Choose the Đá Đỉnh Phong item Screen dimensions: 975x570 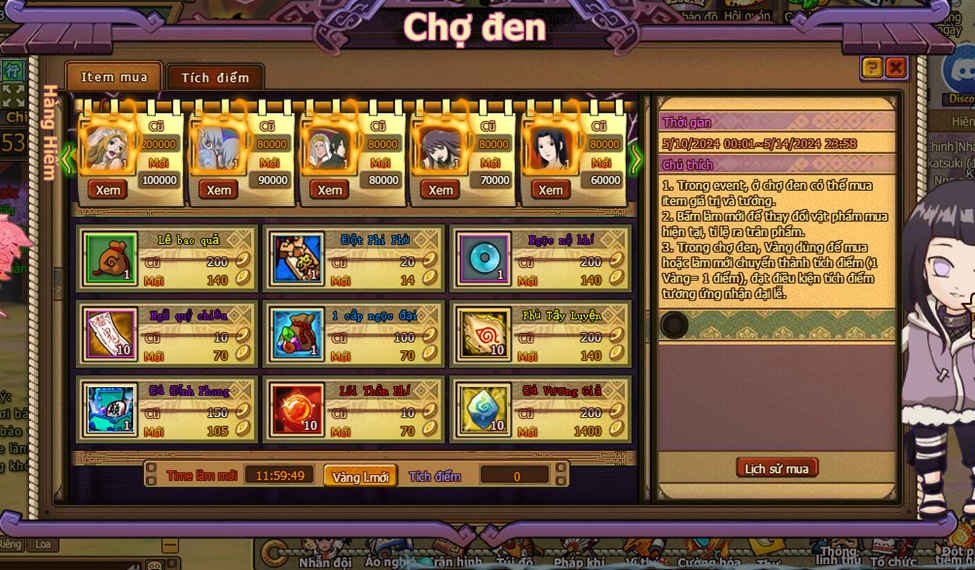point(110,409)
